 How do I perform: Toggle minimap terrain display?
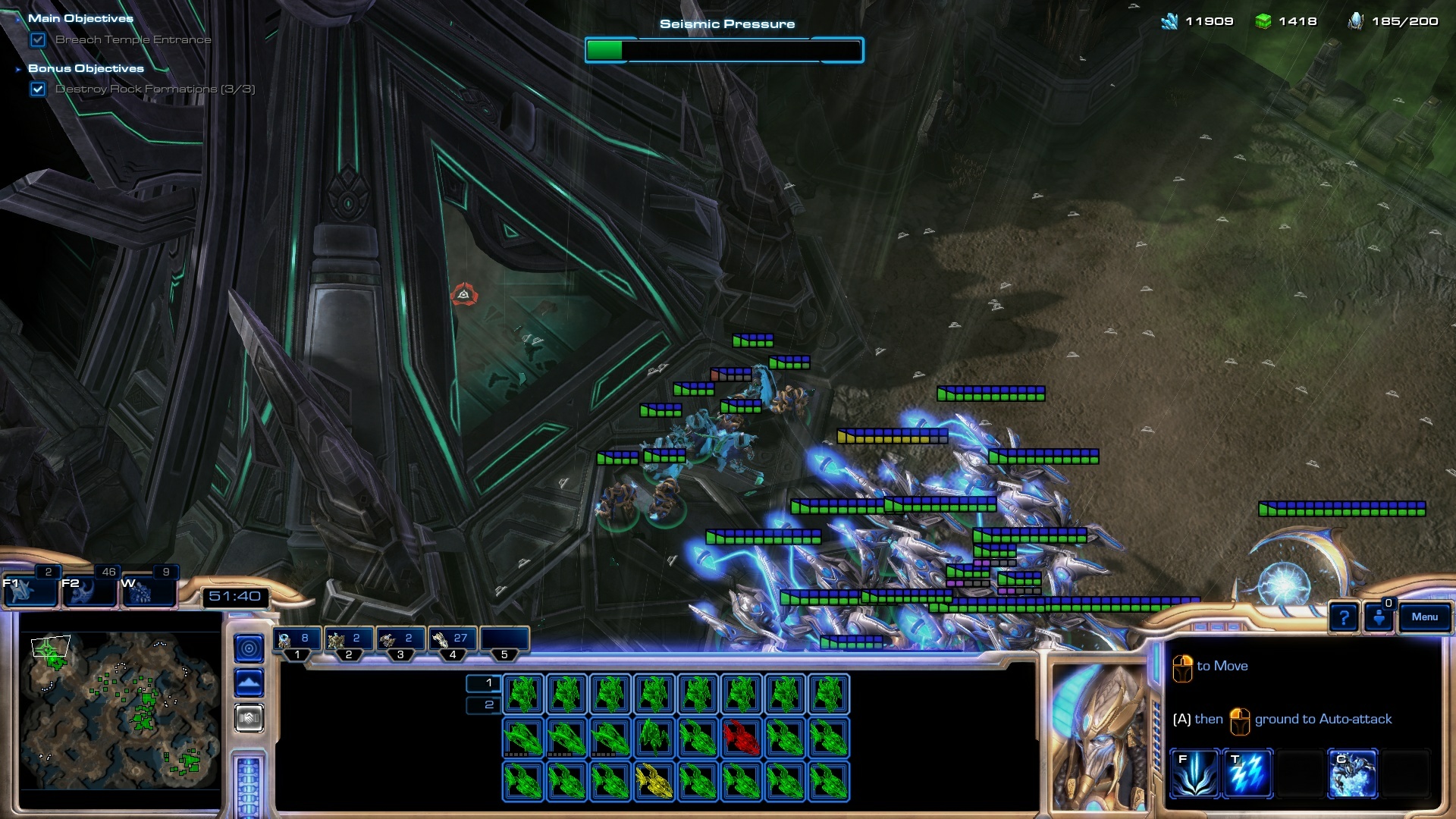pos(249,682)
